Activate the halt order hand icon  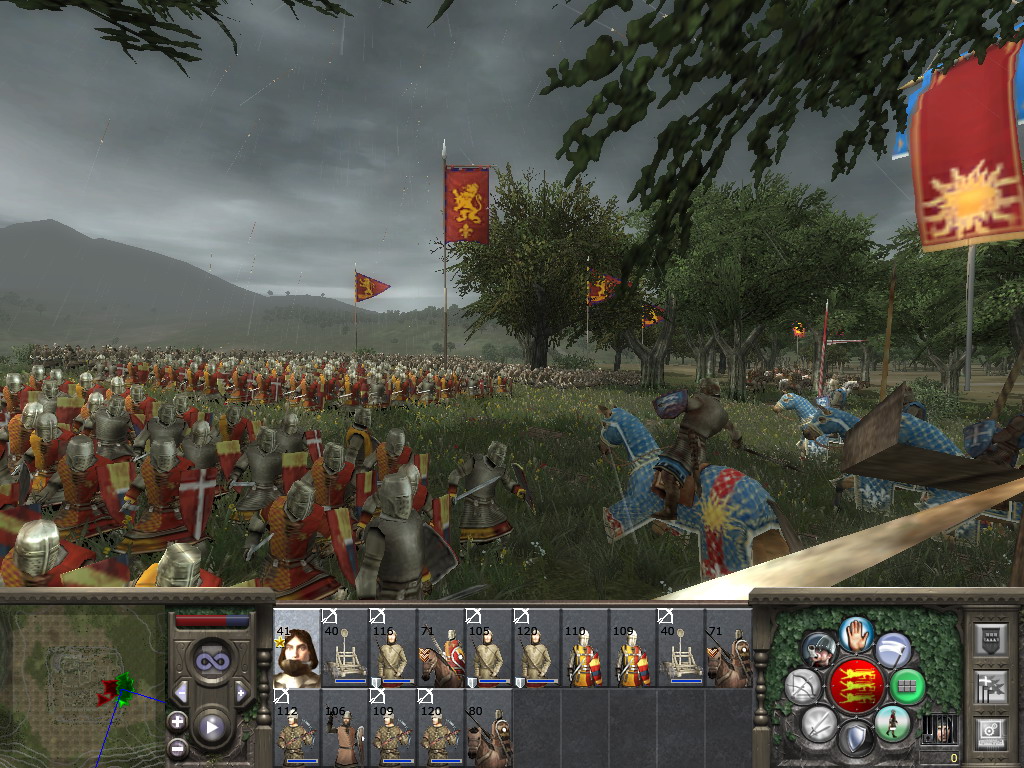pos(856,633)
